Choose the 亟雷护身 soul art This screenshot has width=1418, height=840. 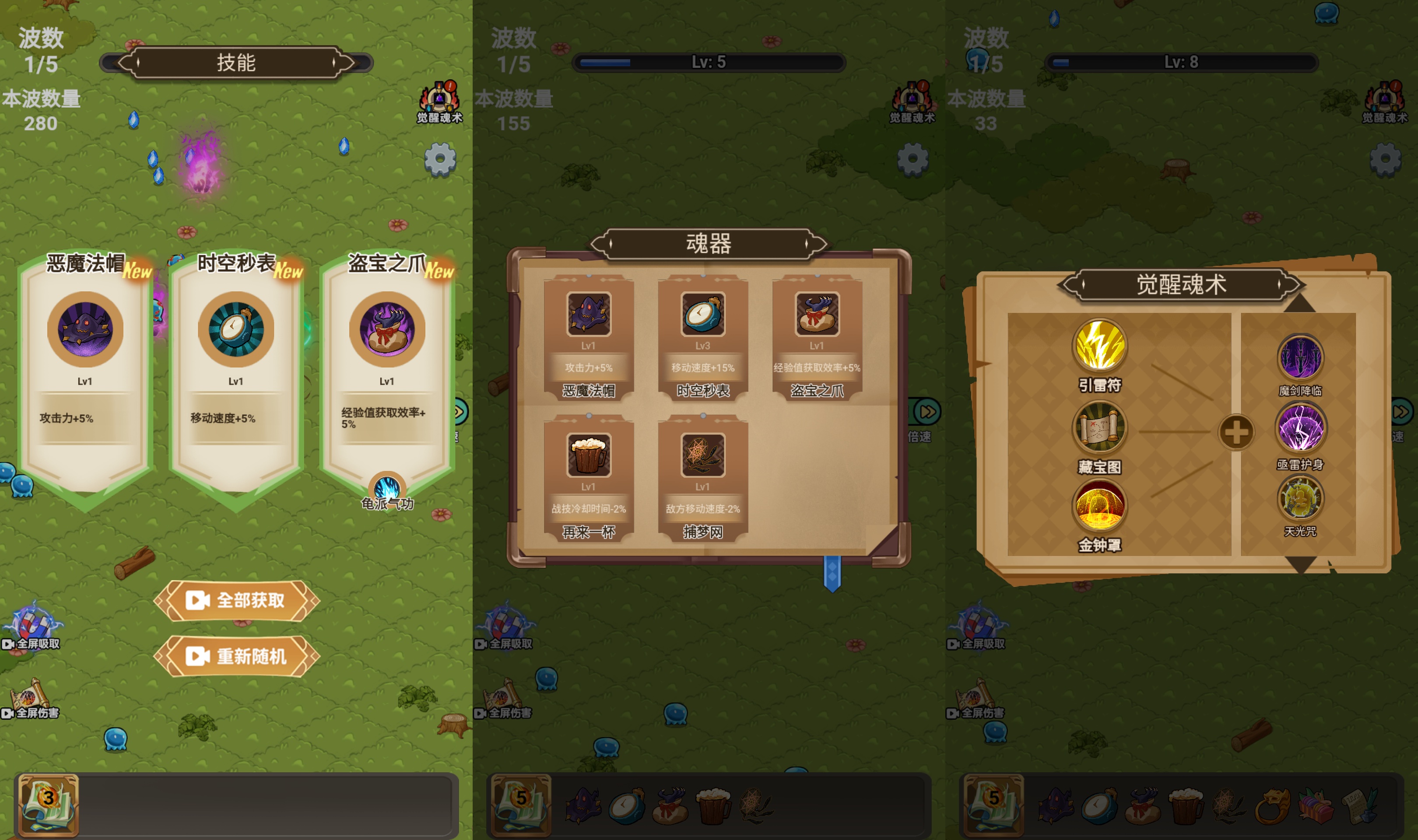click(1300, 428)
